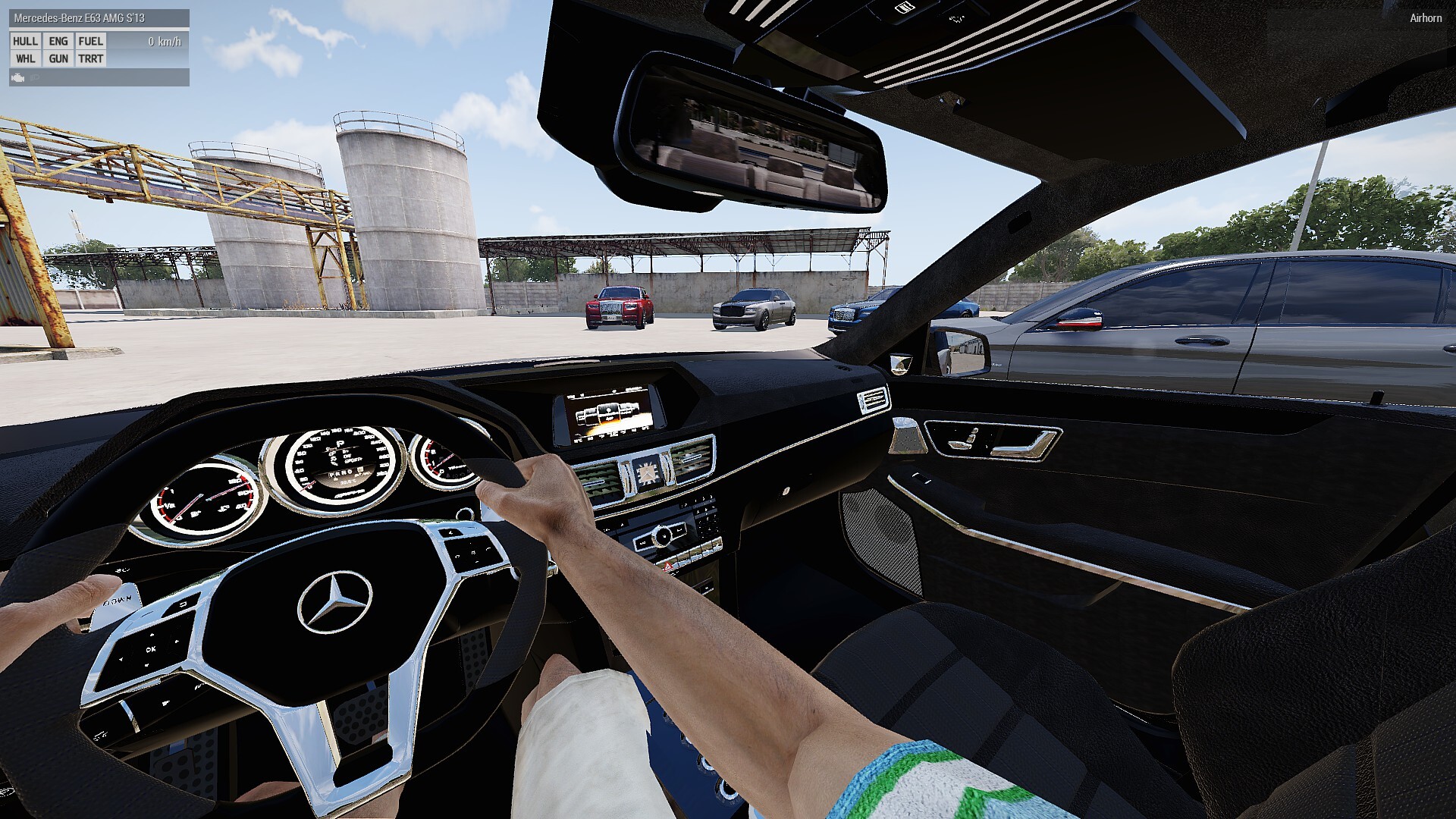
Task: Select the TRRT turret status box
Action: pyautogui.click(x=90, y=59)
